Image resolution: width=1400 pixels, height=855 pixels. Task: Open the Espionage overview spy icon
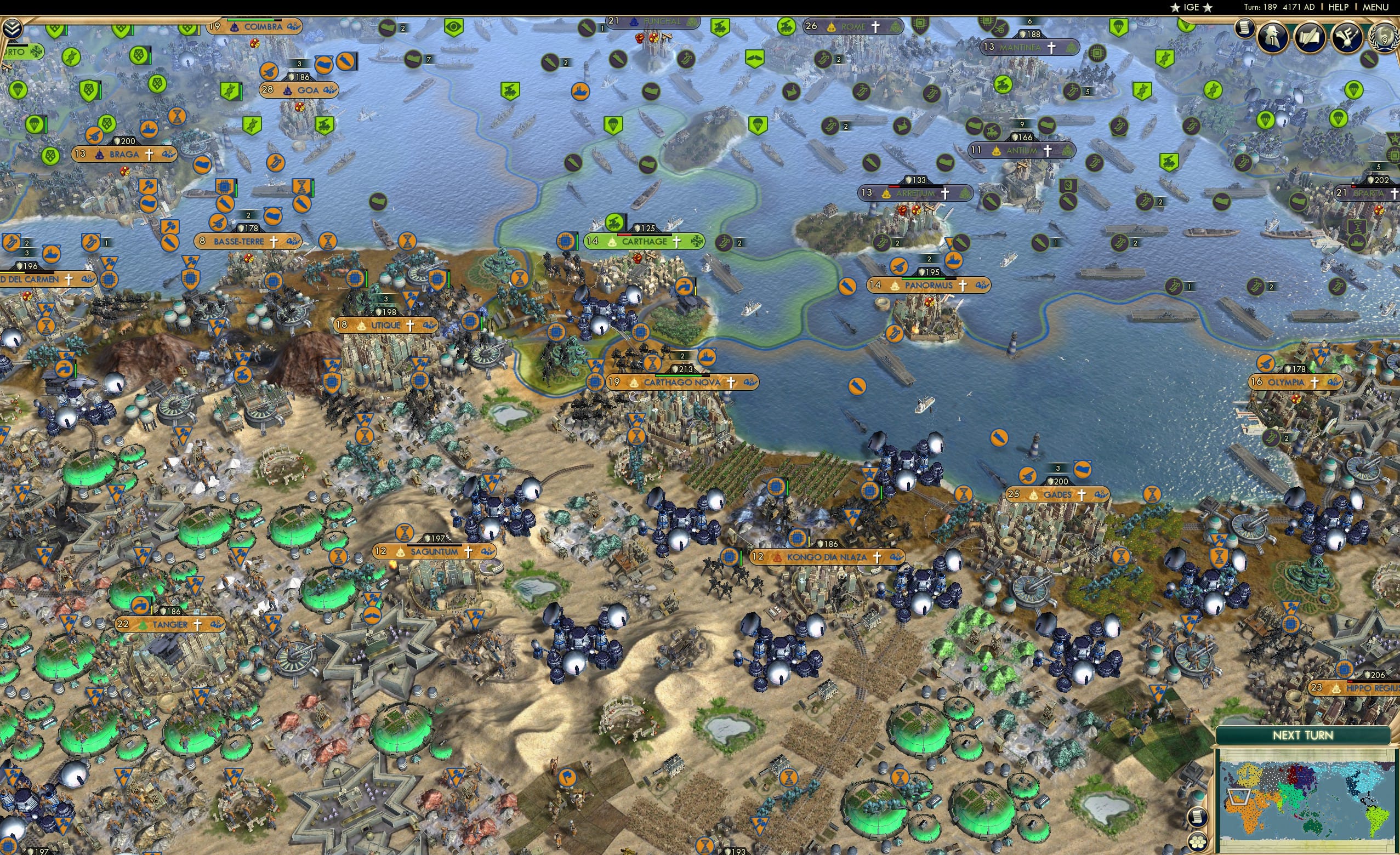coord(1273,36)
